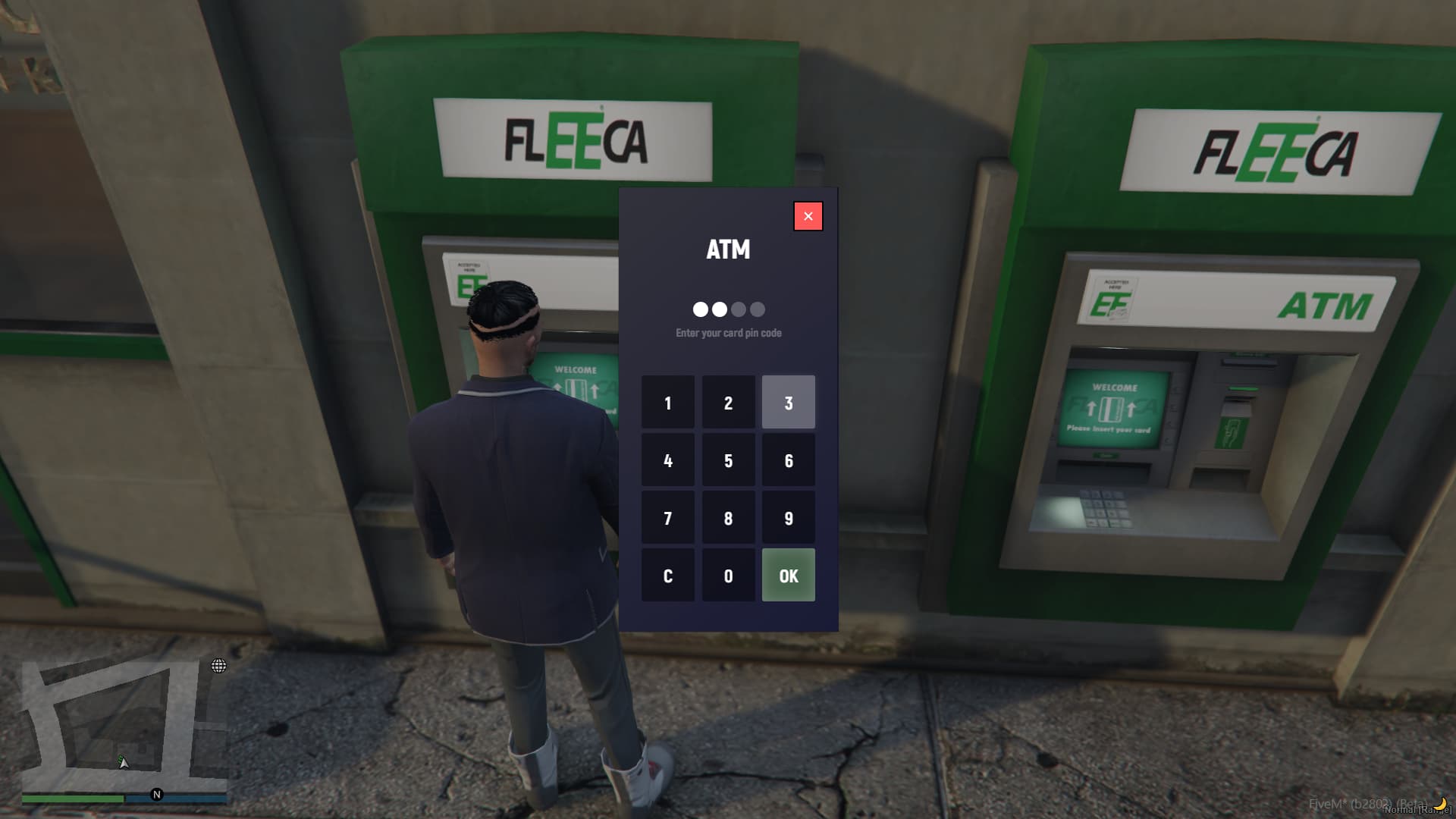Click the first filled PIN indicator dot
1456x819 pixels.
coord(698,309)
